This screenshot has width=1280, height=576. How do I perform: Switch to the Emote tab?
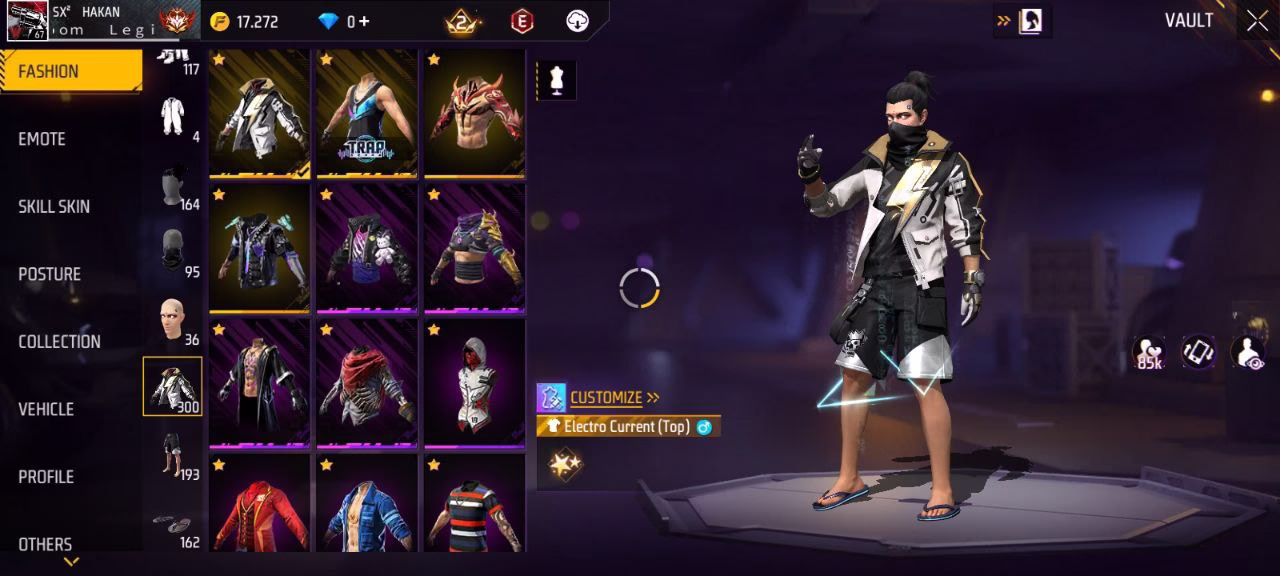[x=42, y=139]
